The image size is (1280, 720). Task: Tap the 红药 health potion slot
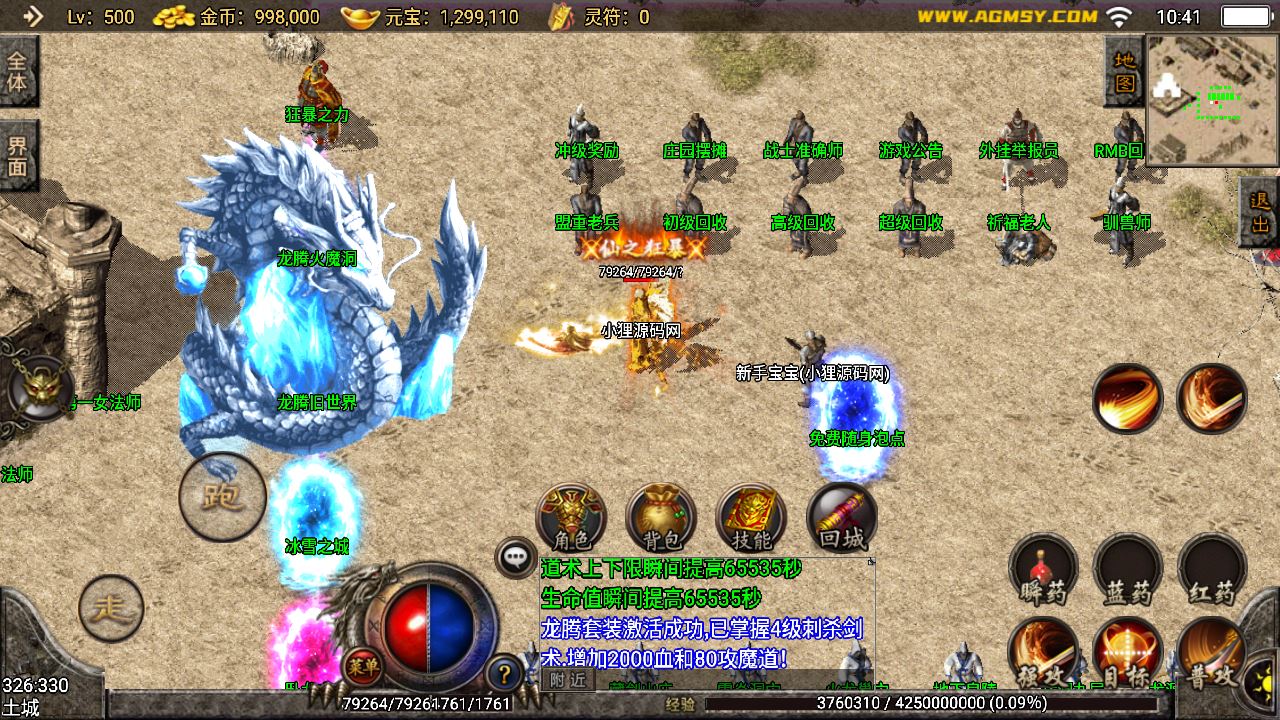pyautogui.click(x=1212, y=572)
